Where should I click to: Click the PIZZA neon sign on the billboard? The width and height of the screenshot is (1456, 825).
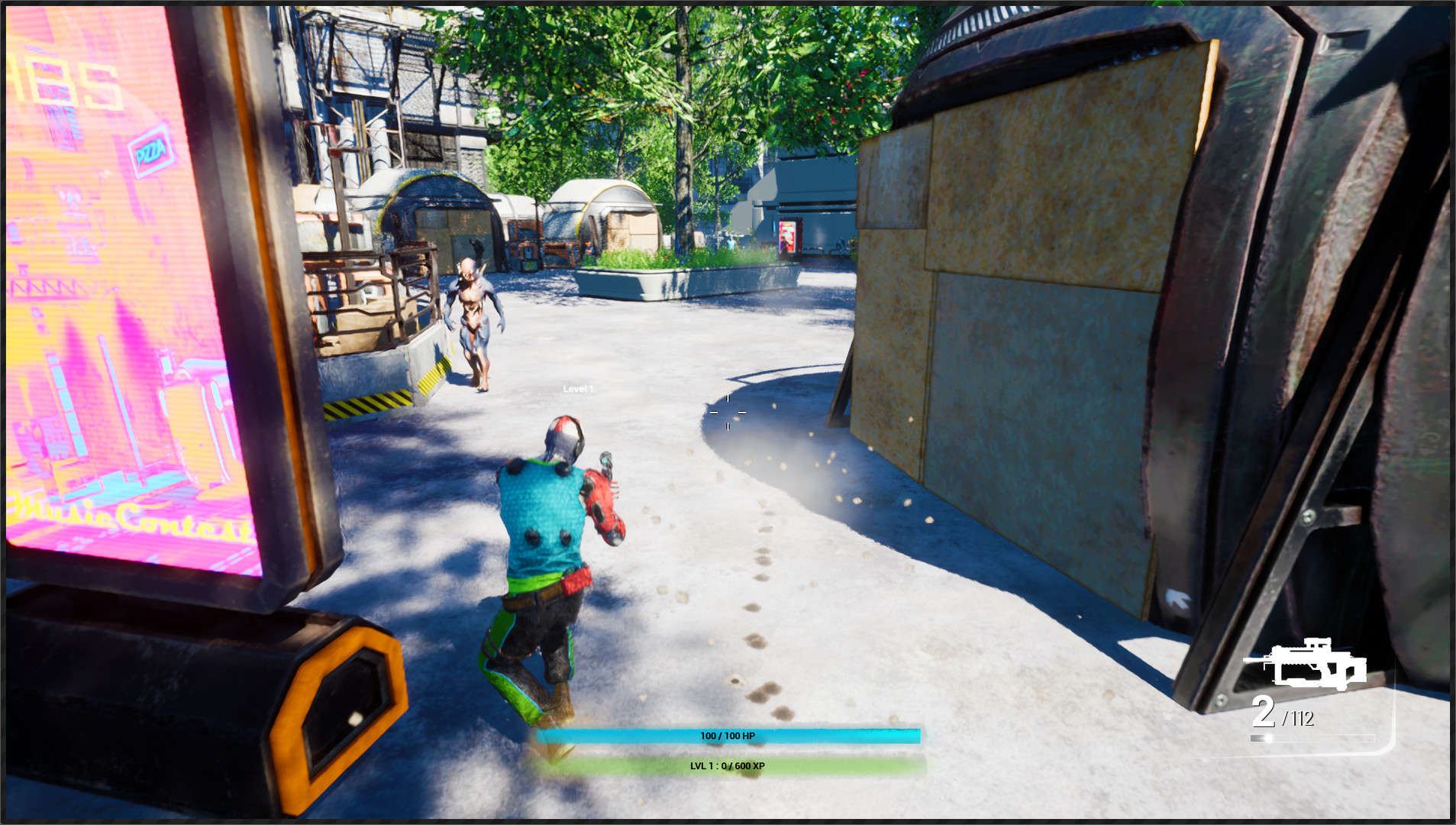[151, 150]
